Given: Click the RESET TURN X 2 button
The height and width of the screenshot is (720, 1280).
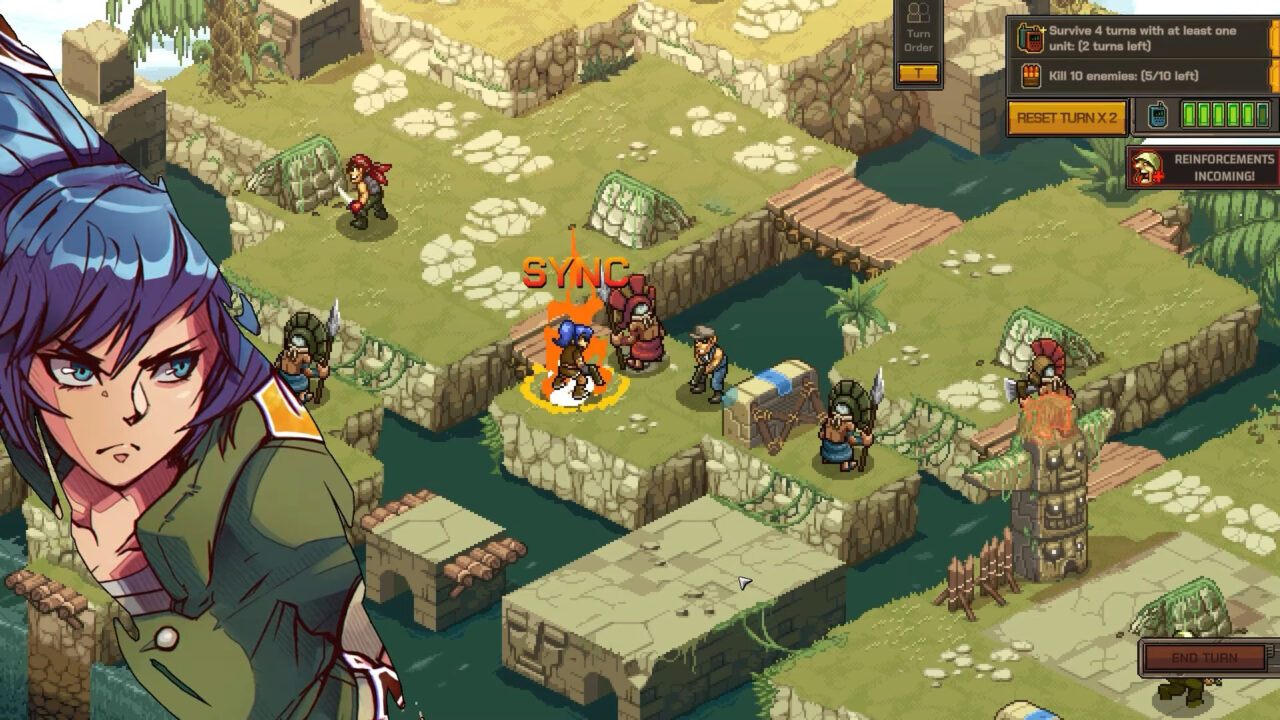Looking at the screenshot, I should click(1069, 117).
